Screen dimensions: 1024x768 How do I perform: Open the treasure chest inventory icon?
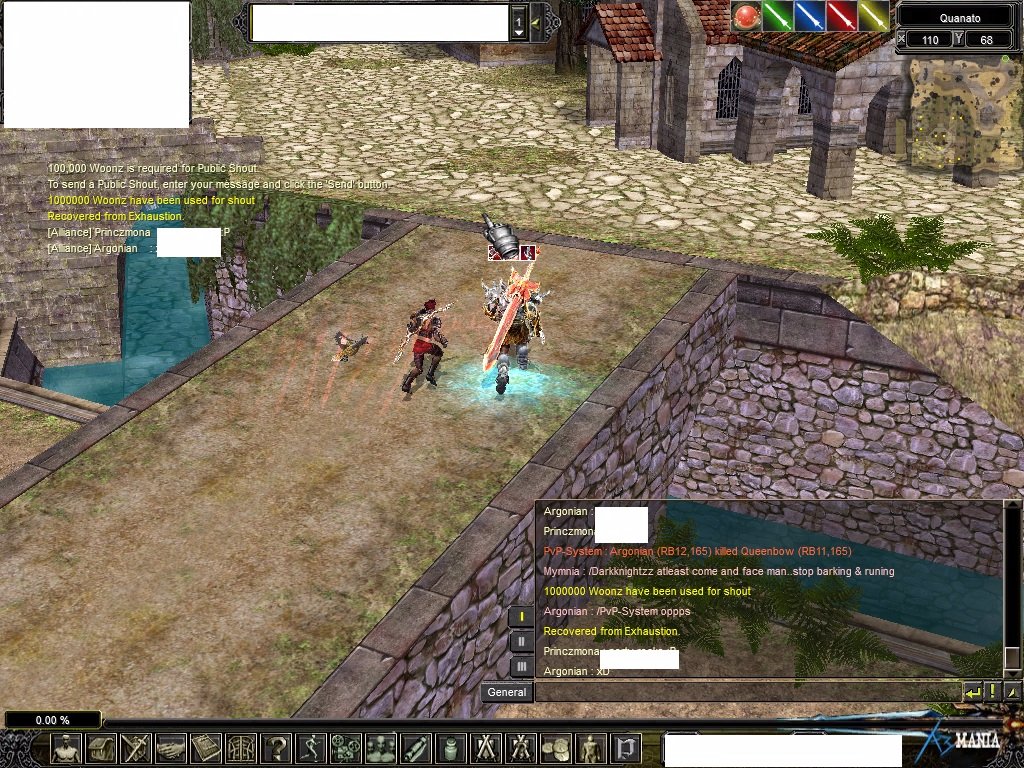tap(101, 748)
